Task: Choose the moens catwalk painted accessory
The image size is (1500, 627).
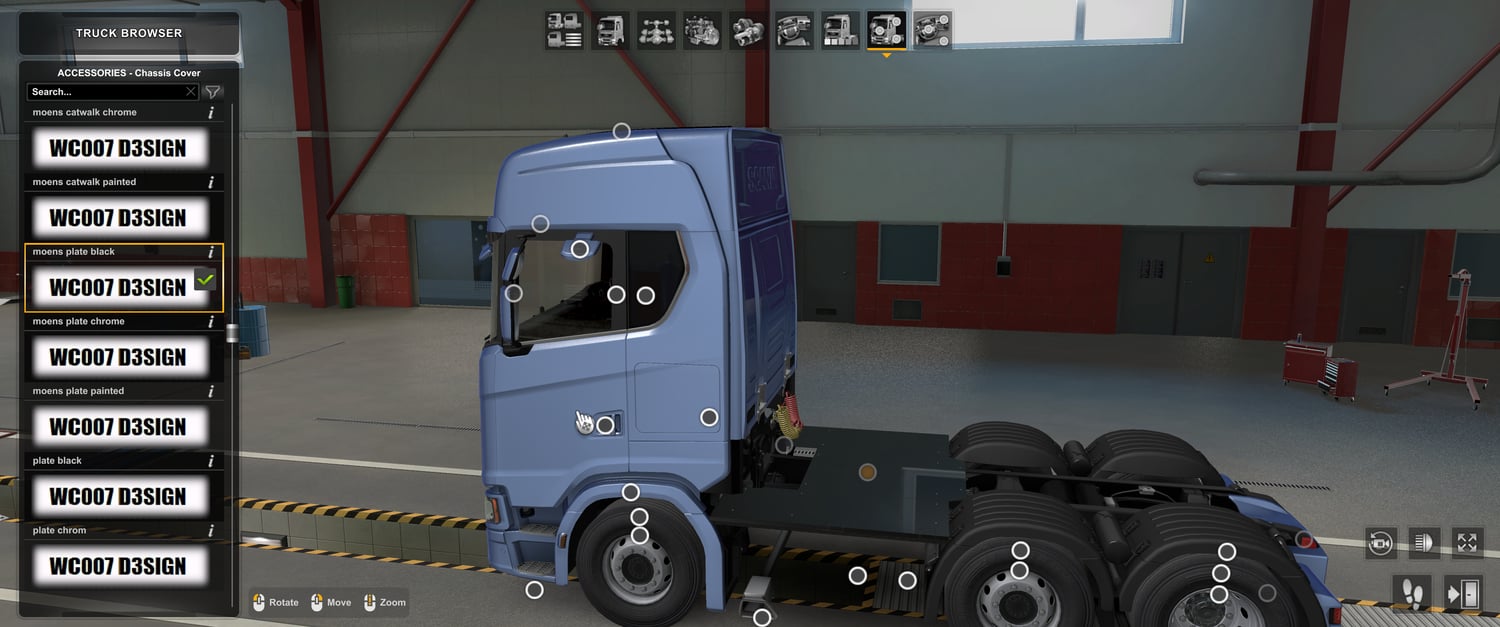Action: point(119,218)
